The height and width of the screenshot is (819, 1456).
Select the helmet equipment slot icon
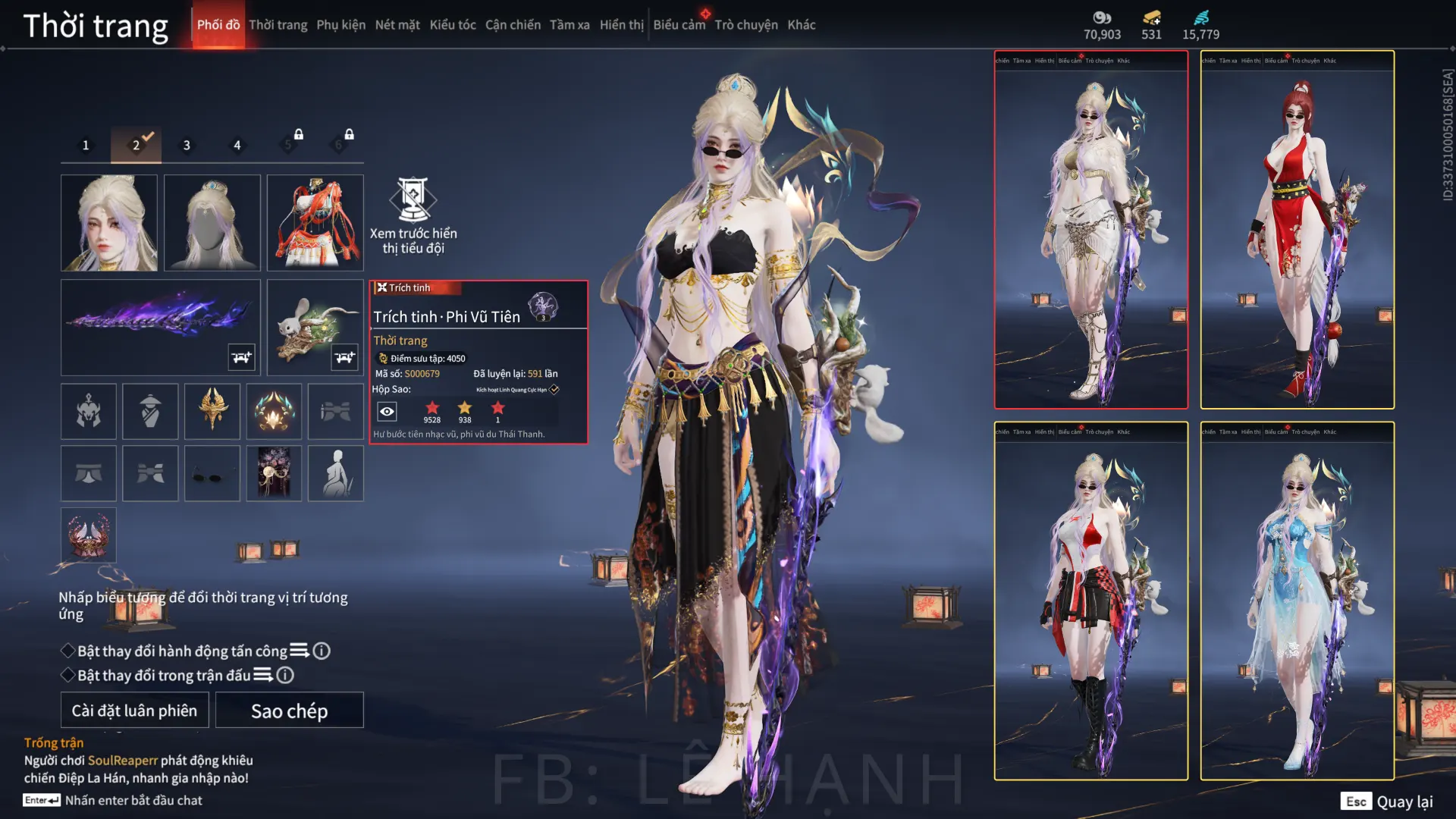[89, 412]
